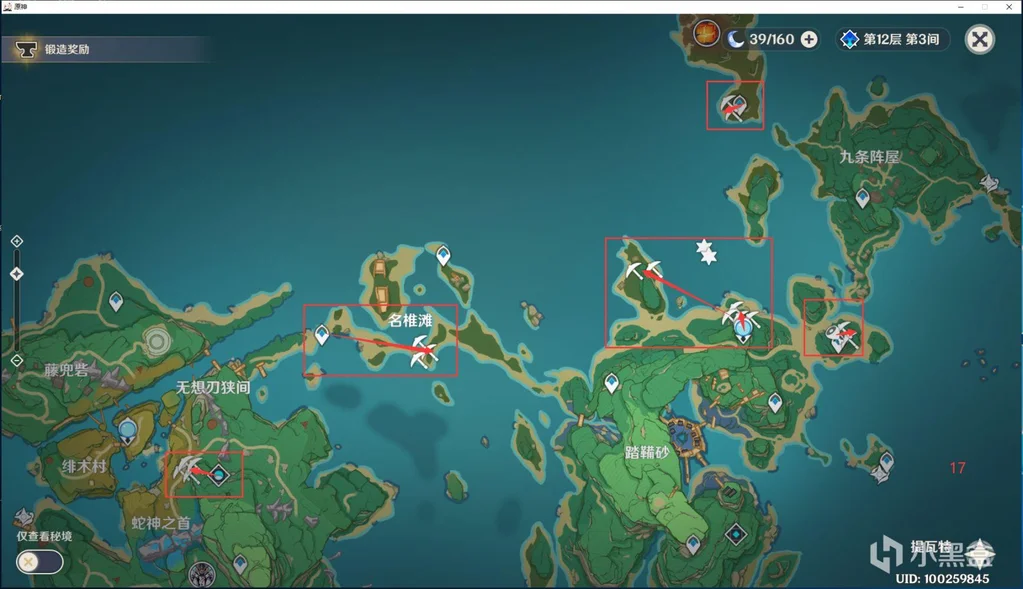1023x589 pixels.
Task: Select the teleport waypoint near 九条阵屋
Action: [862, 198]
